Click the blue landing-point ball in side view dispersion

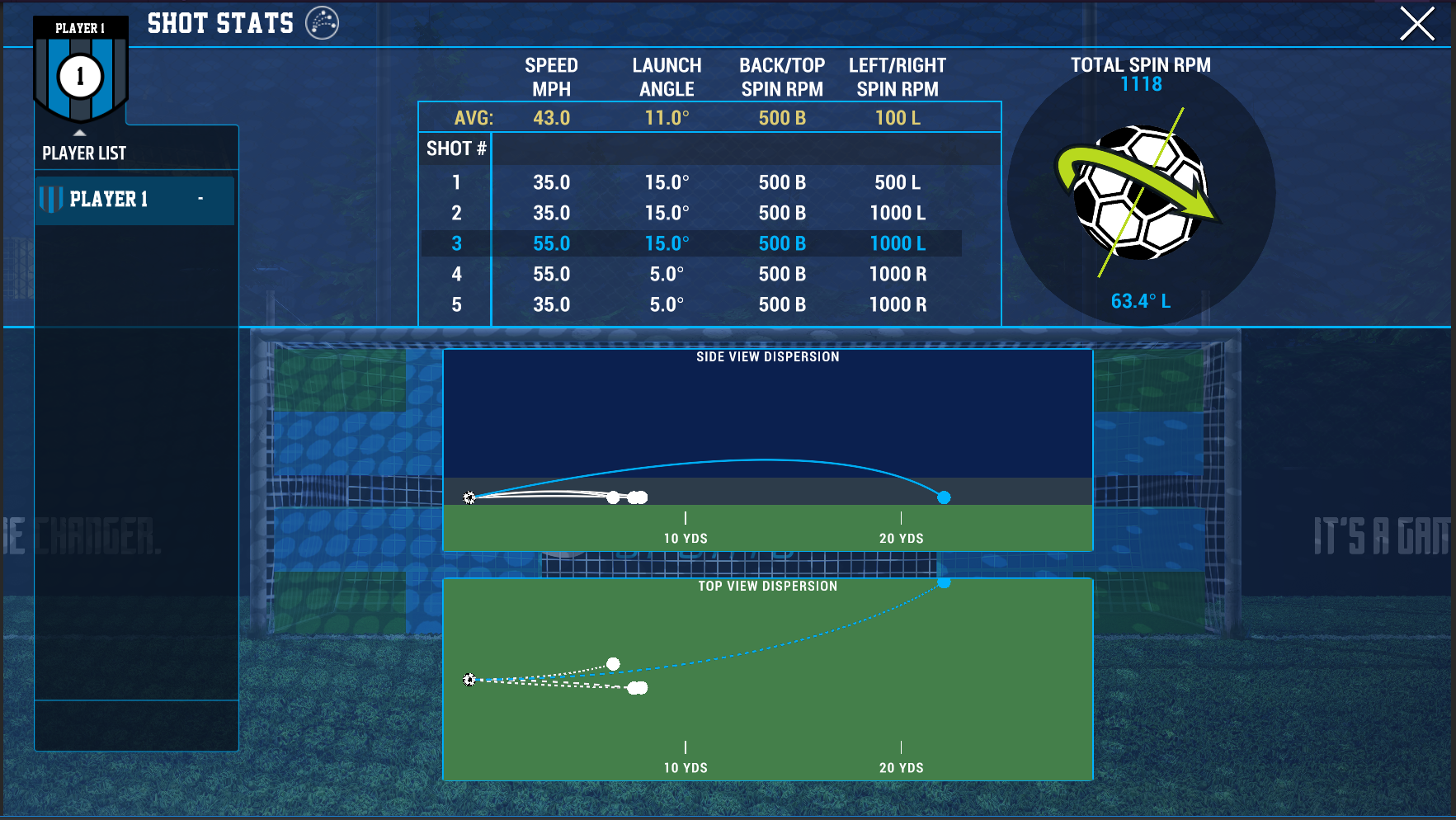(x=943, y=497)
